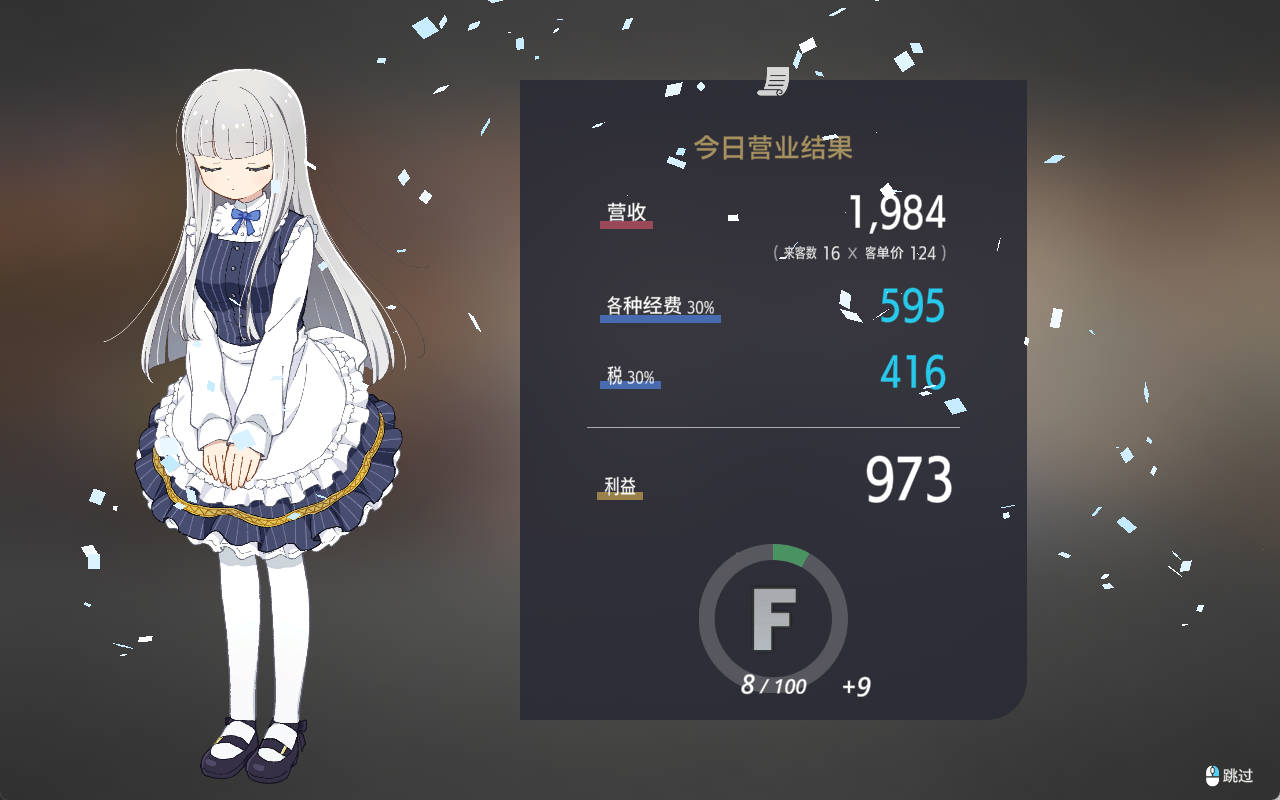1280x800 pixels.
Task: Click the F rank grade icon
Action: click(x=773, y=620)
